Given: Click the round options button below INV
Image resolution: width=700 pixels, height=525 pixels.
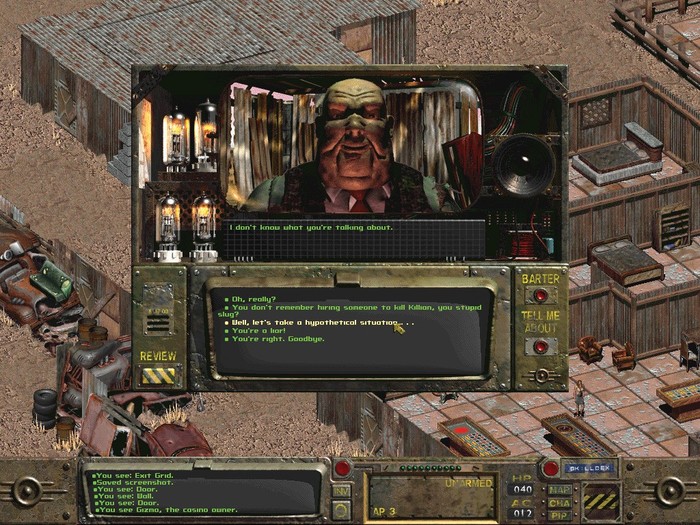Looking at the screenshot, I should click(340, 511).
